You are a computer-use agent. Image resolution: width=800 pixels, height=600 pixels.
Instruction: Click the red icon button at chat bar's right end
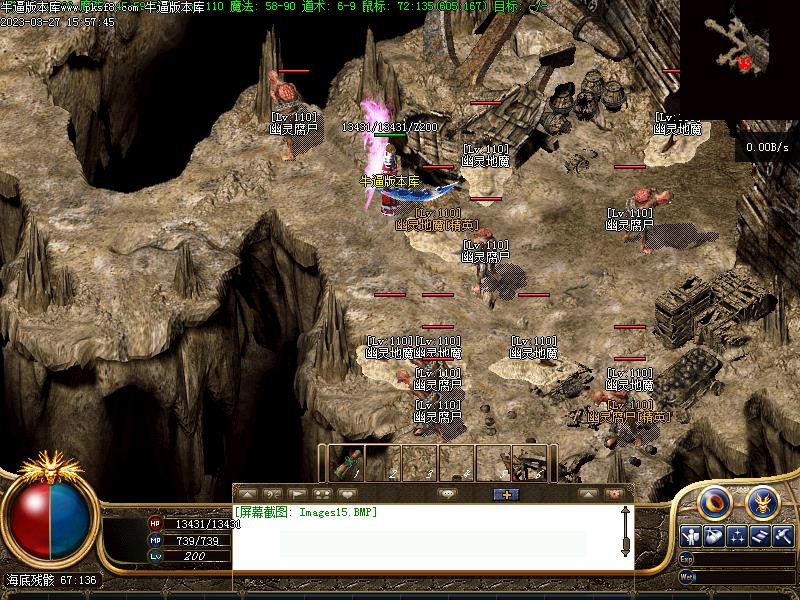click(614, 494)
